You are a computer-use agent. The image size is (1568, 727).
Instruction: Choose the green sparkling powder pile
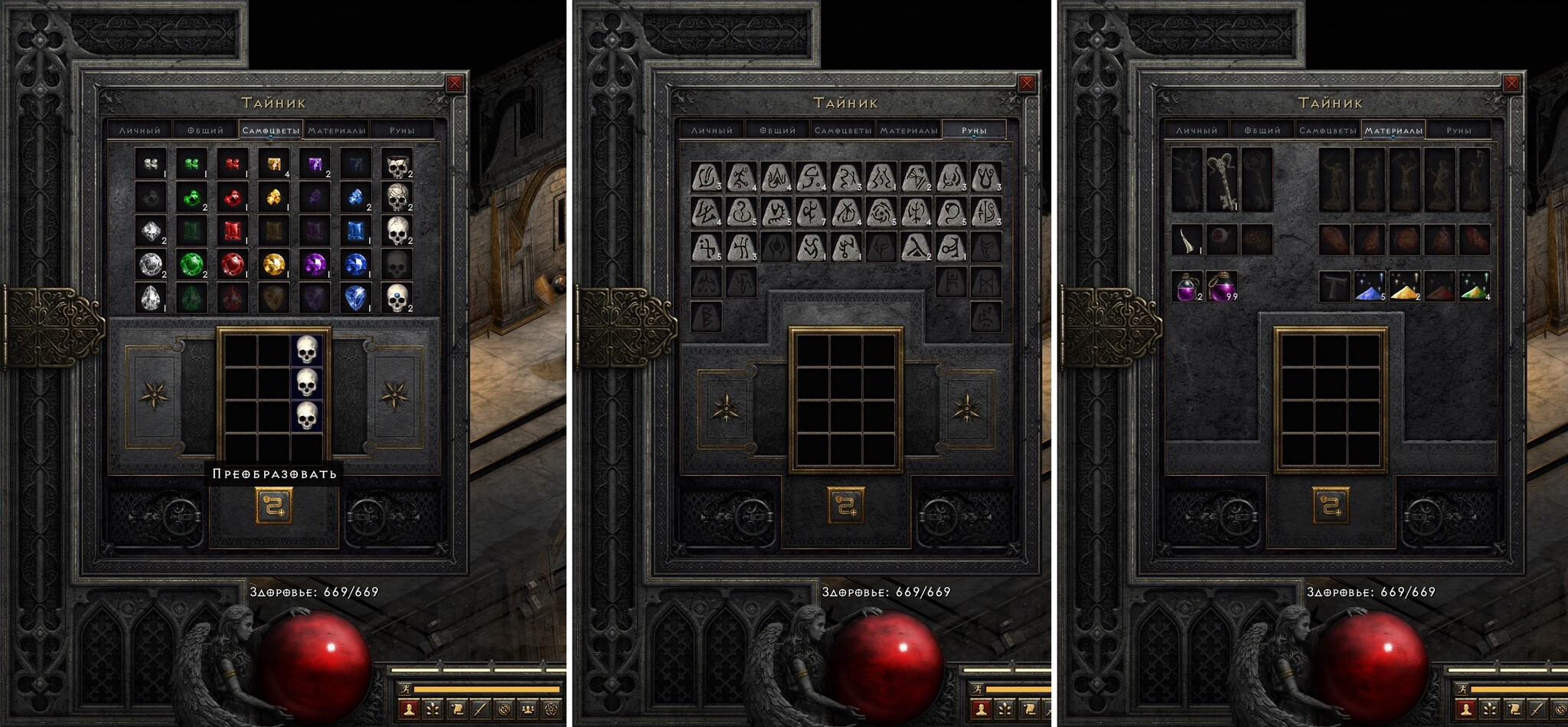pyautogui.click(x=1474, y=286)
